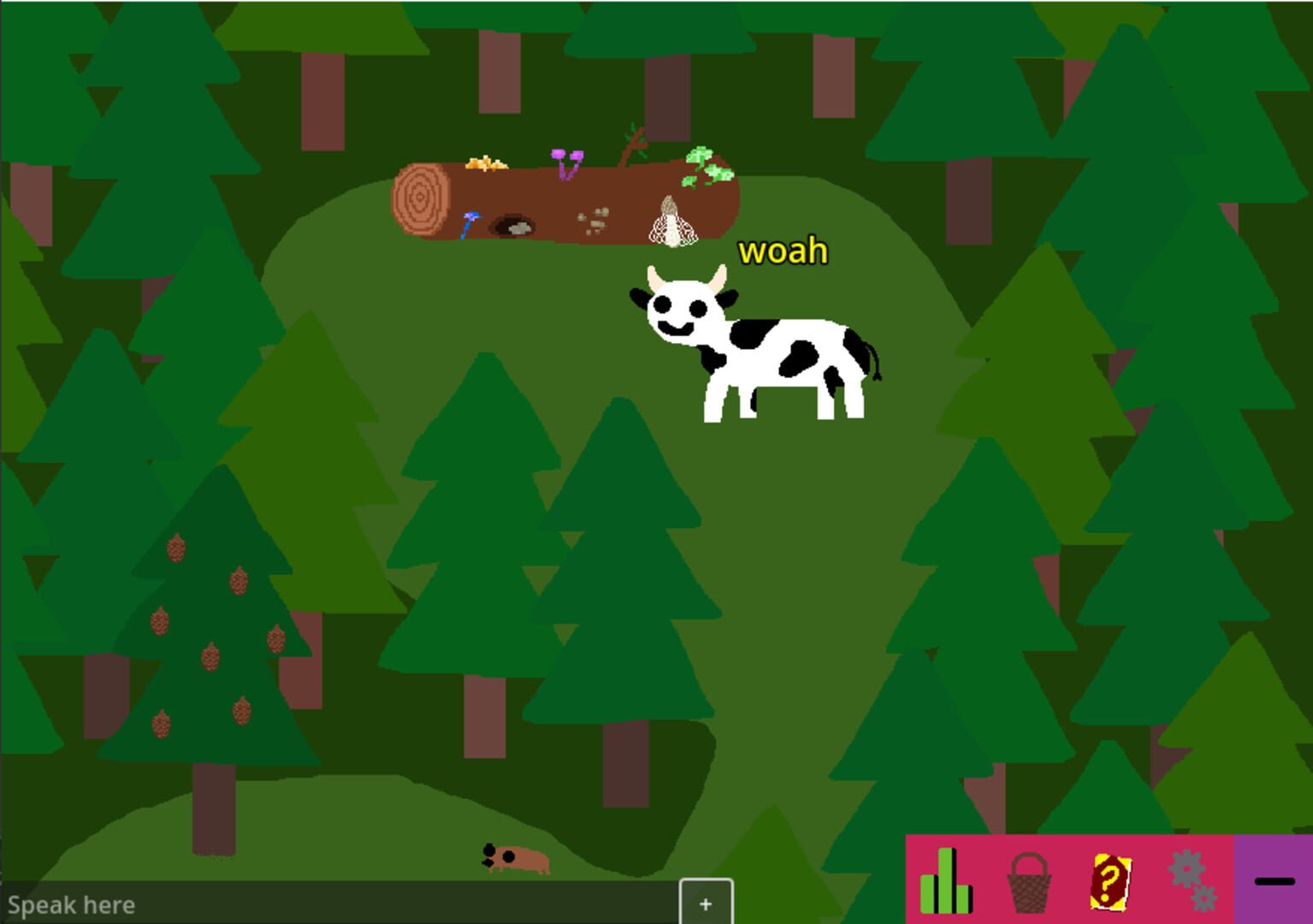Viewport: 1313px width, 924px height.
Task: Expand options with the plus button
Action: (x=705, y=903)
